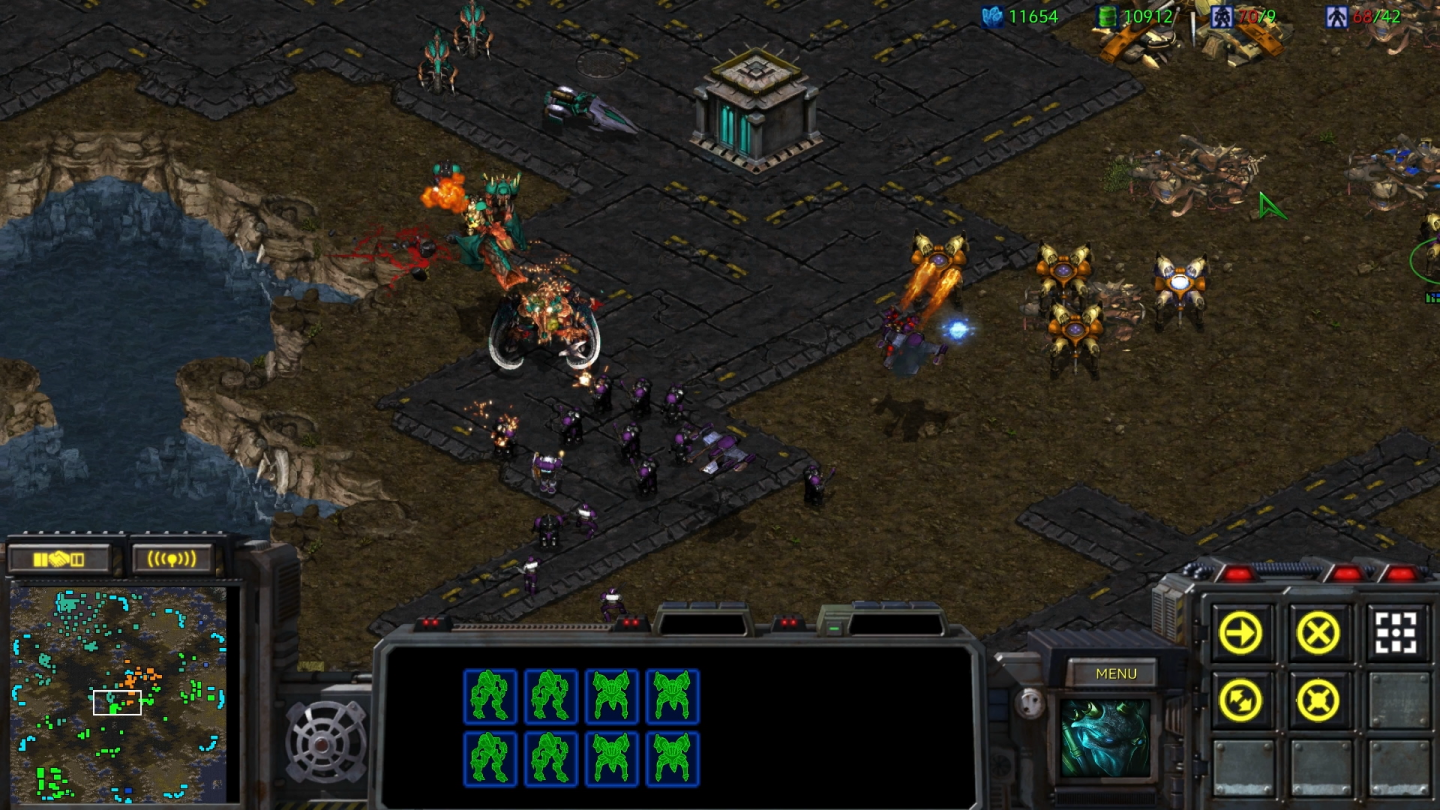Viewport: 1440px width, 810px height.
Task: Activate the Patrol command icon
Action: pyautogui.click(x=1240, y=701)
